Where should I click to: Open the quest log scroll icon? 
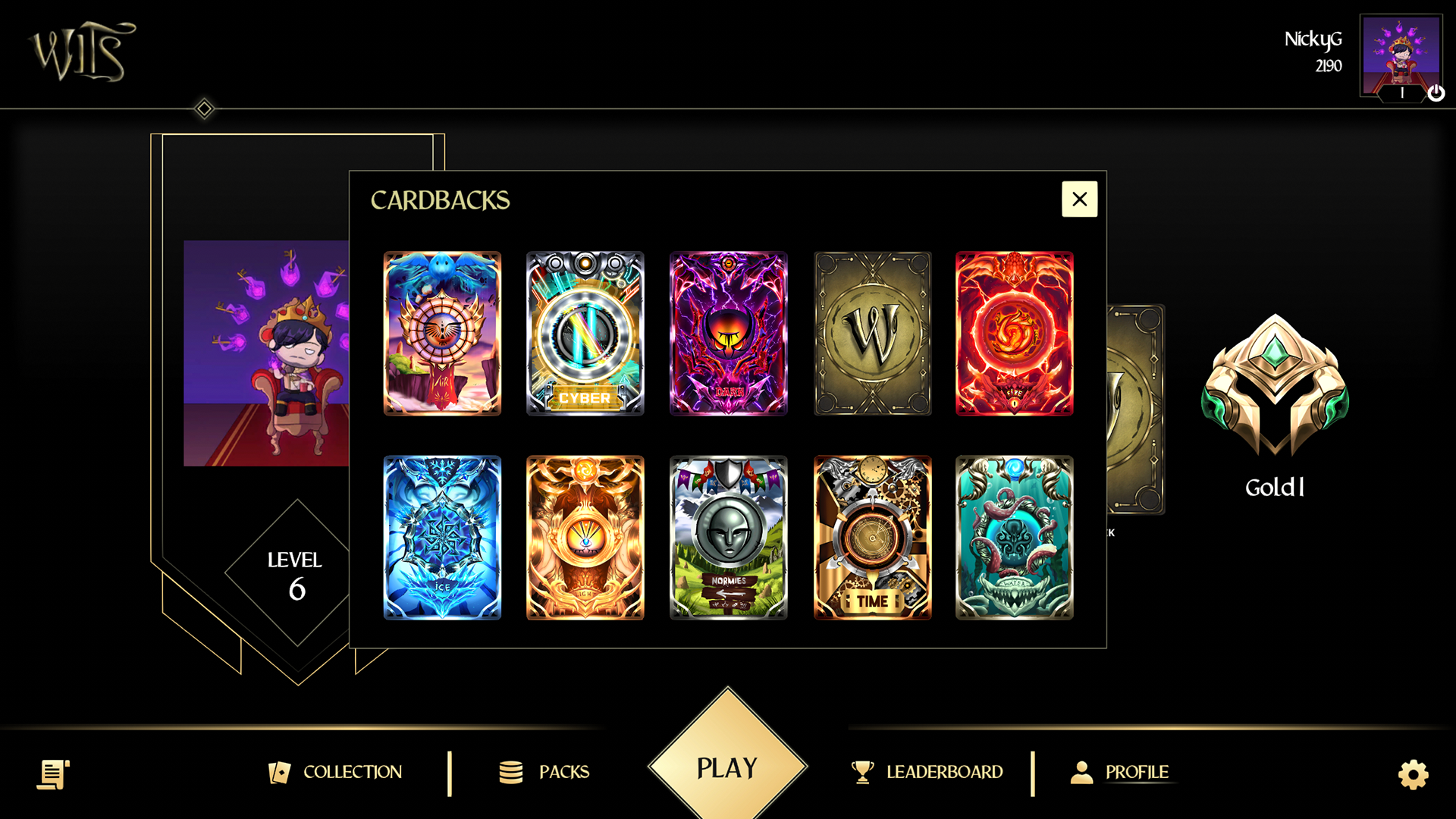pyautogui.click(x=52, y=773)
